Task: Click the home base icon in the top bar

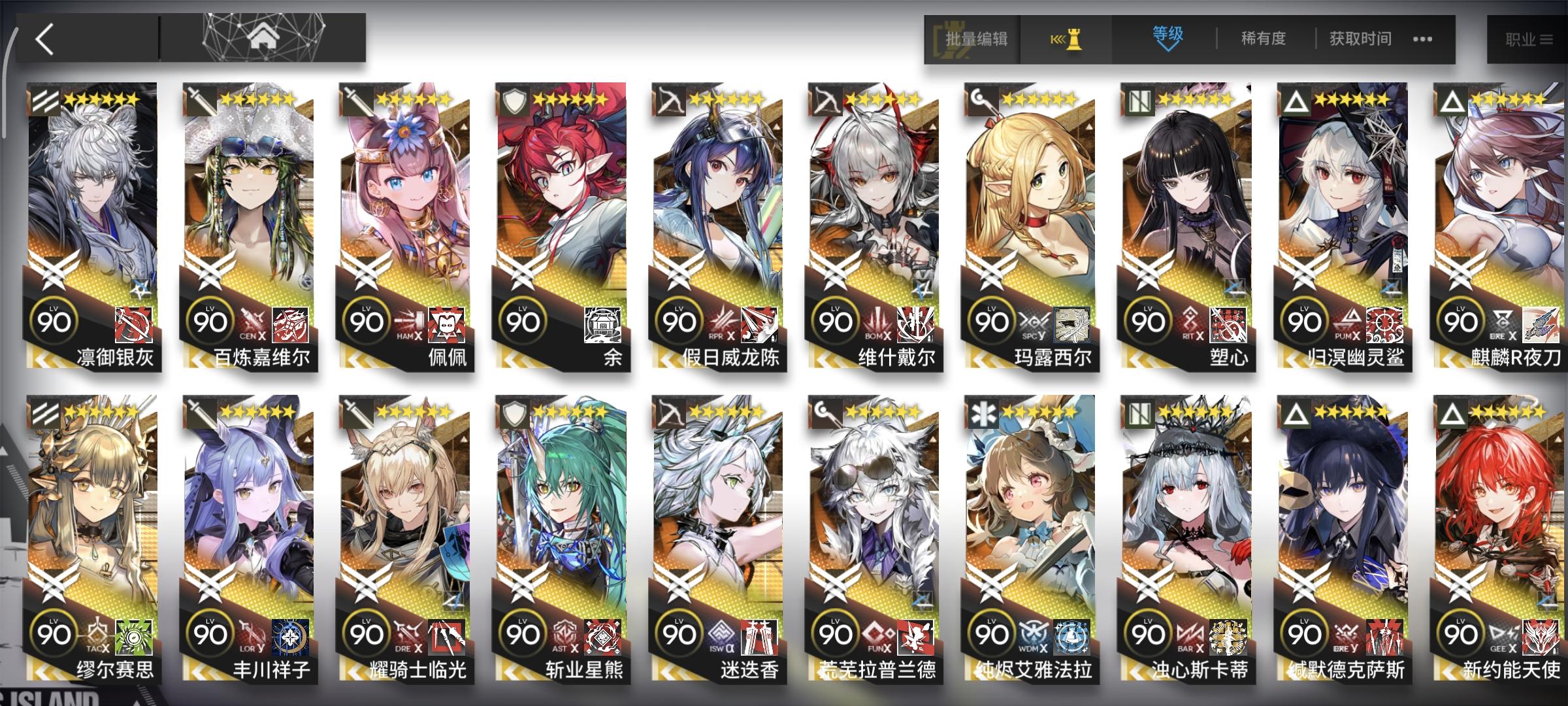Action: (261, 36)
